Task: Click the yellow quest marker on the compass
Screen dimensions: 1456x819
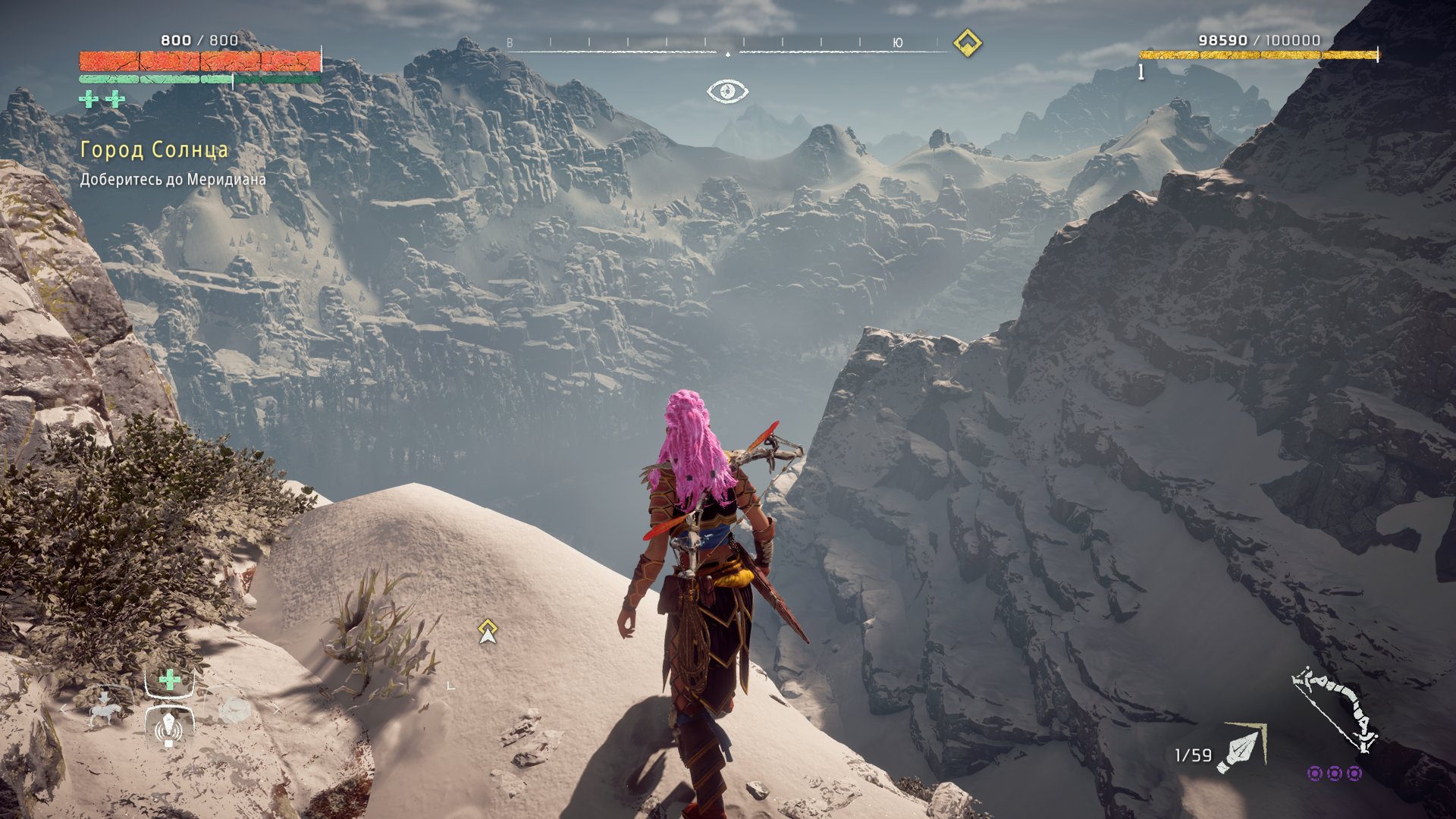Action: pos(967,43)
